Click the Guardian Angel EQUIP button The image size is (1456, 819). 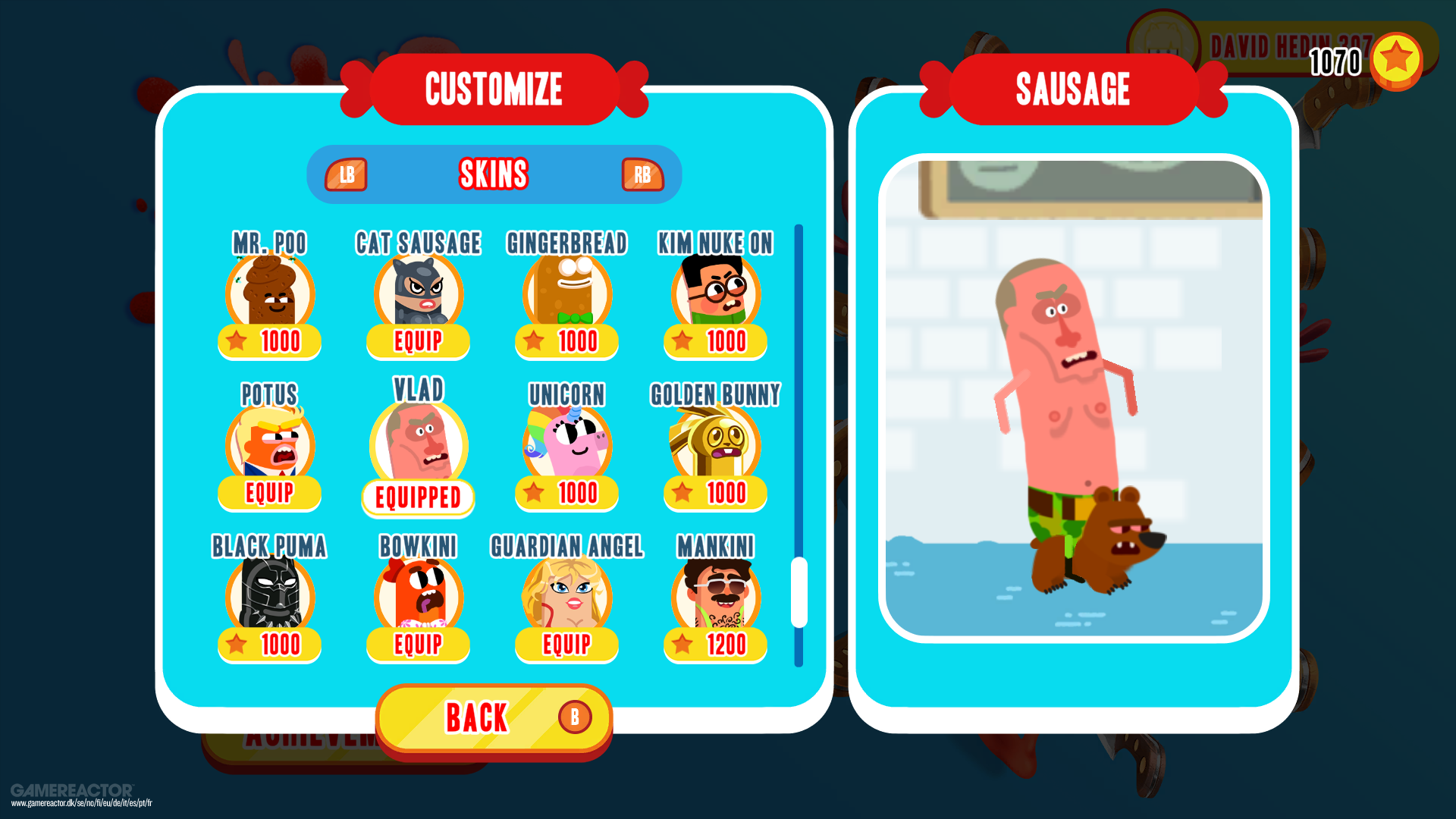566,645
